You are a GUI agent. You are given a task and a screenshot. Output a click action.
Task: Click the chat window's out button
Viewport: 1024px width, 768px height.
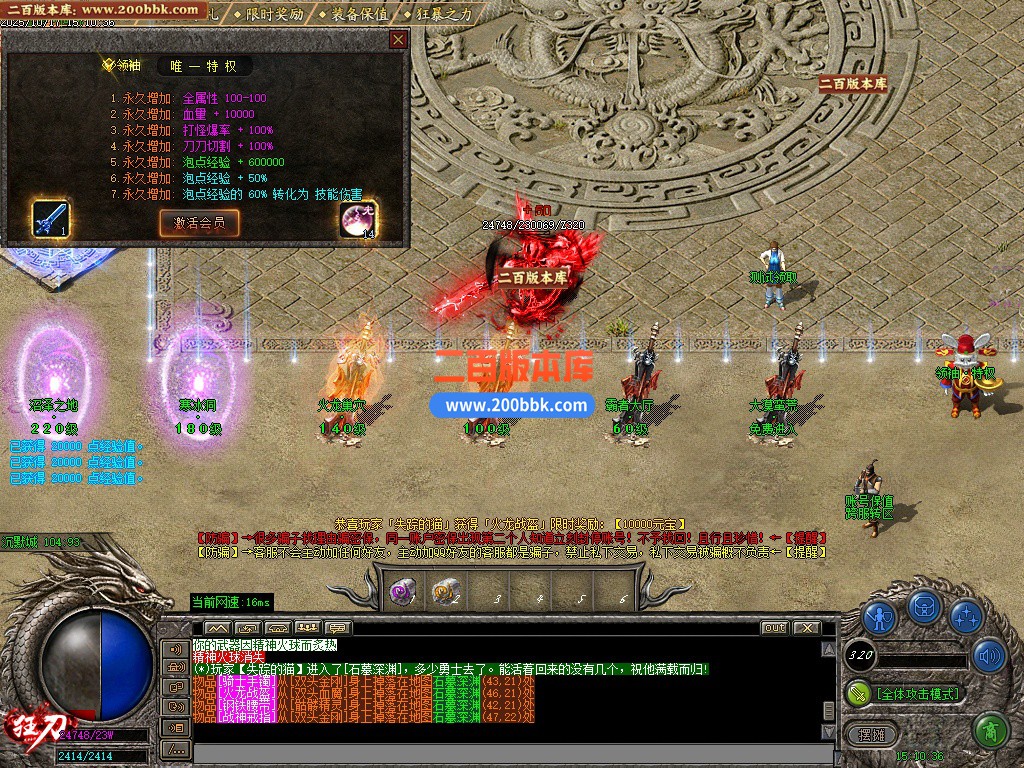pos(774,628)
